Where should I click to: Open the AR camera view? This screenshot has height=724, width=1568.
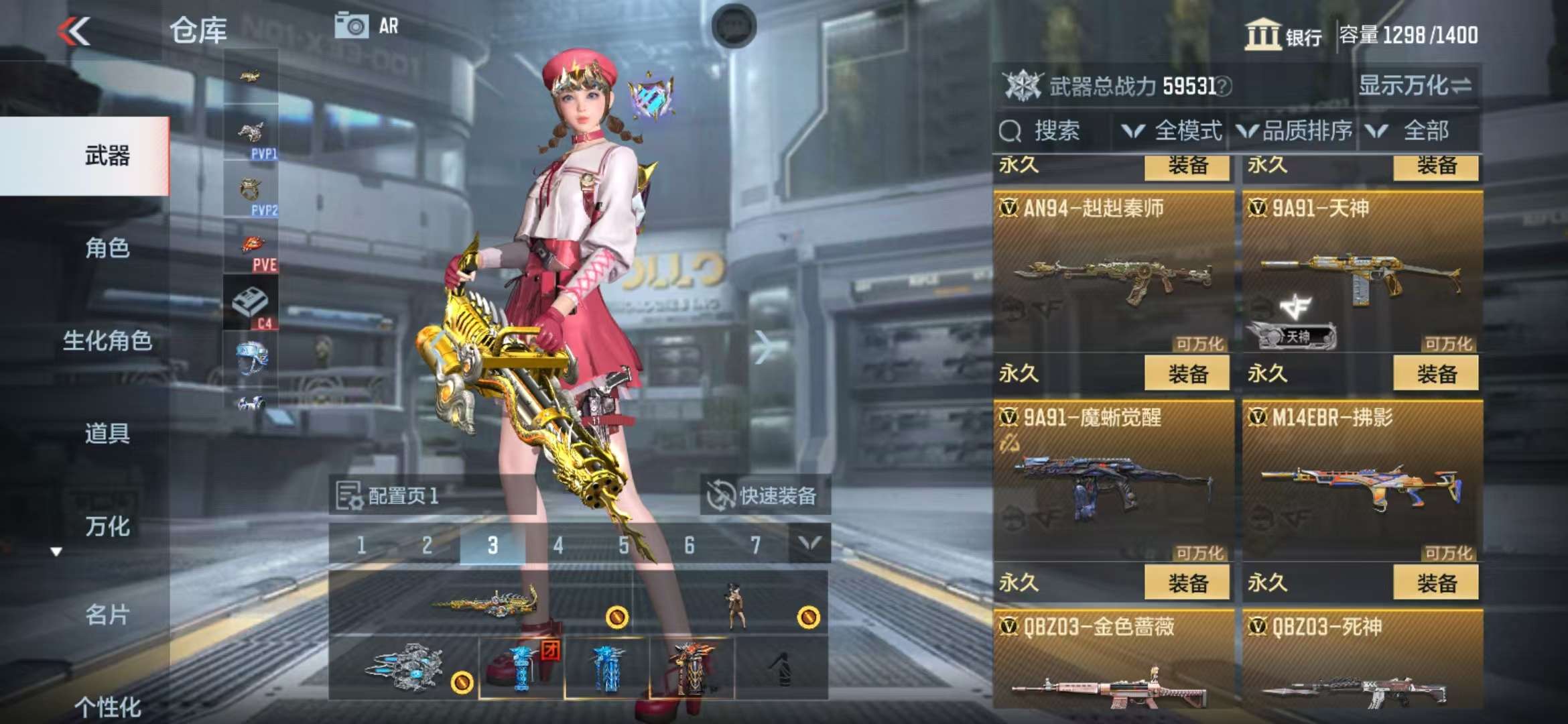367,26
